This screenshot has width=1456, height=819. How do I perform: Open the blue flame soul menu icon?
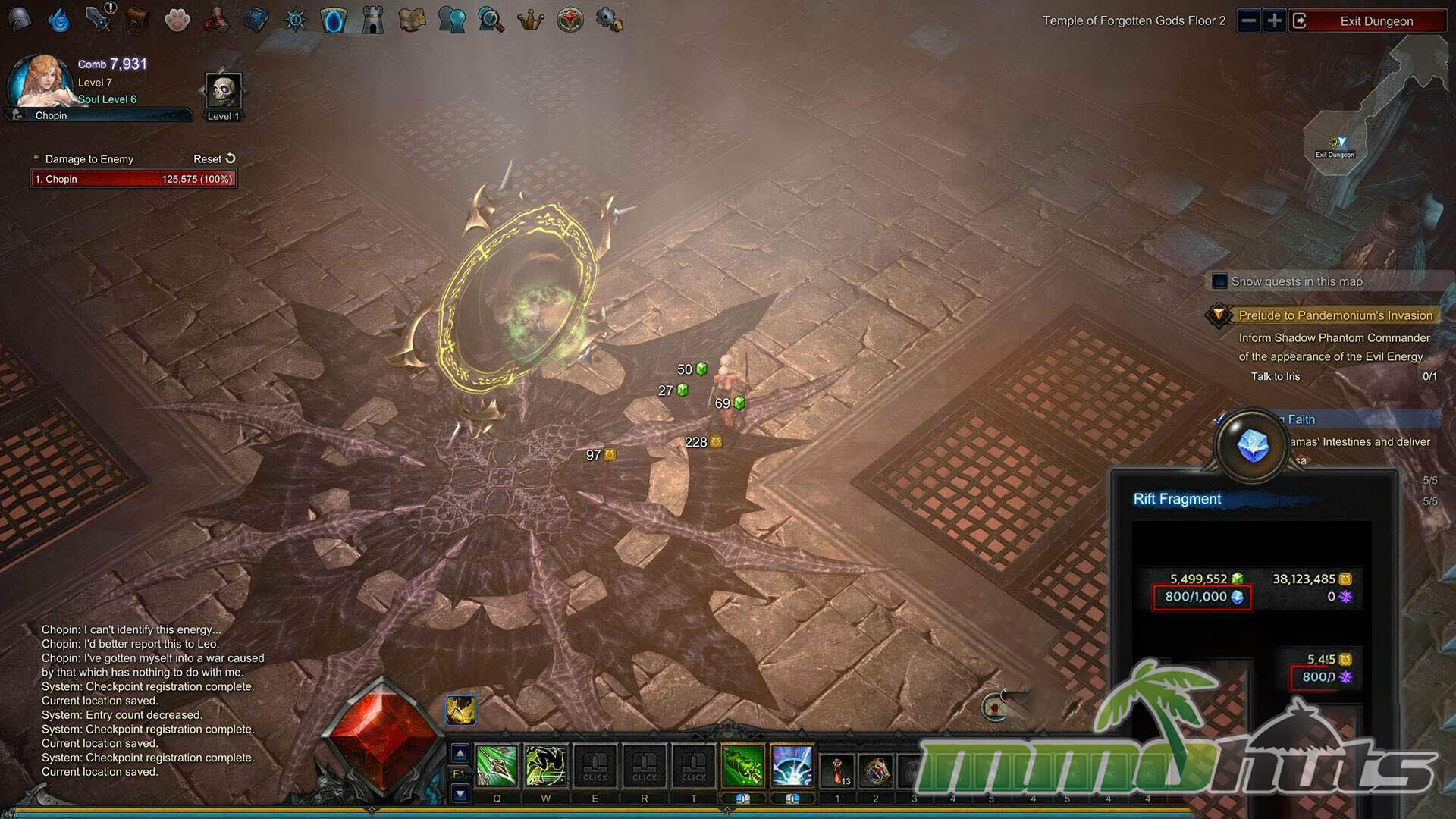(x=58, y=20)
